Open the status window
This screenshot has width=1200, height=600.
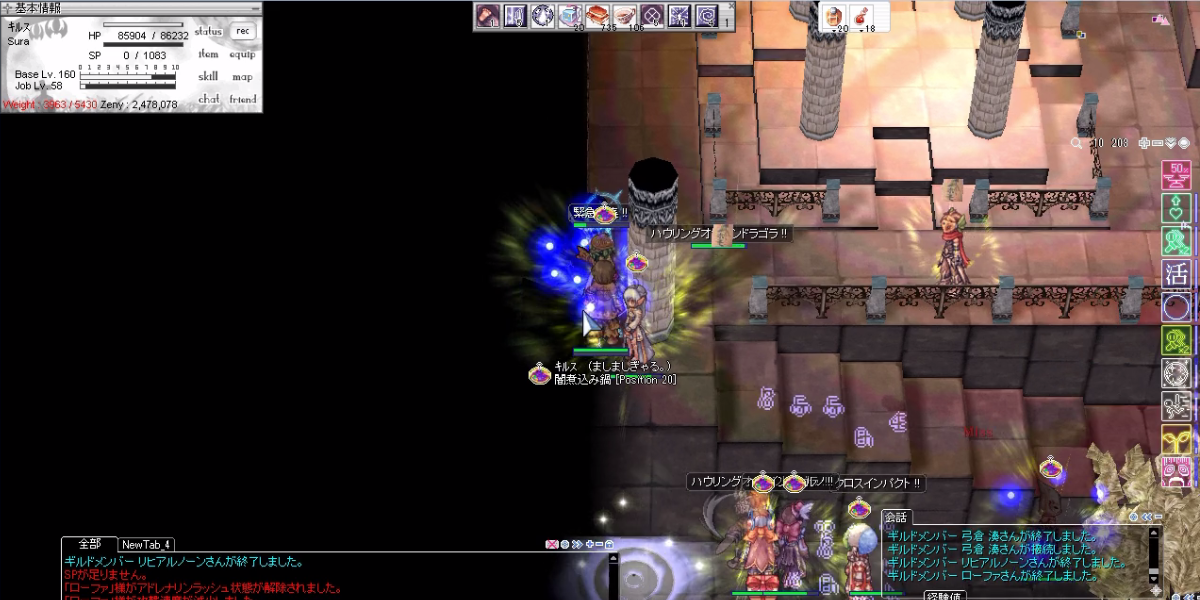pyautogui.click(x=208, y=31)
